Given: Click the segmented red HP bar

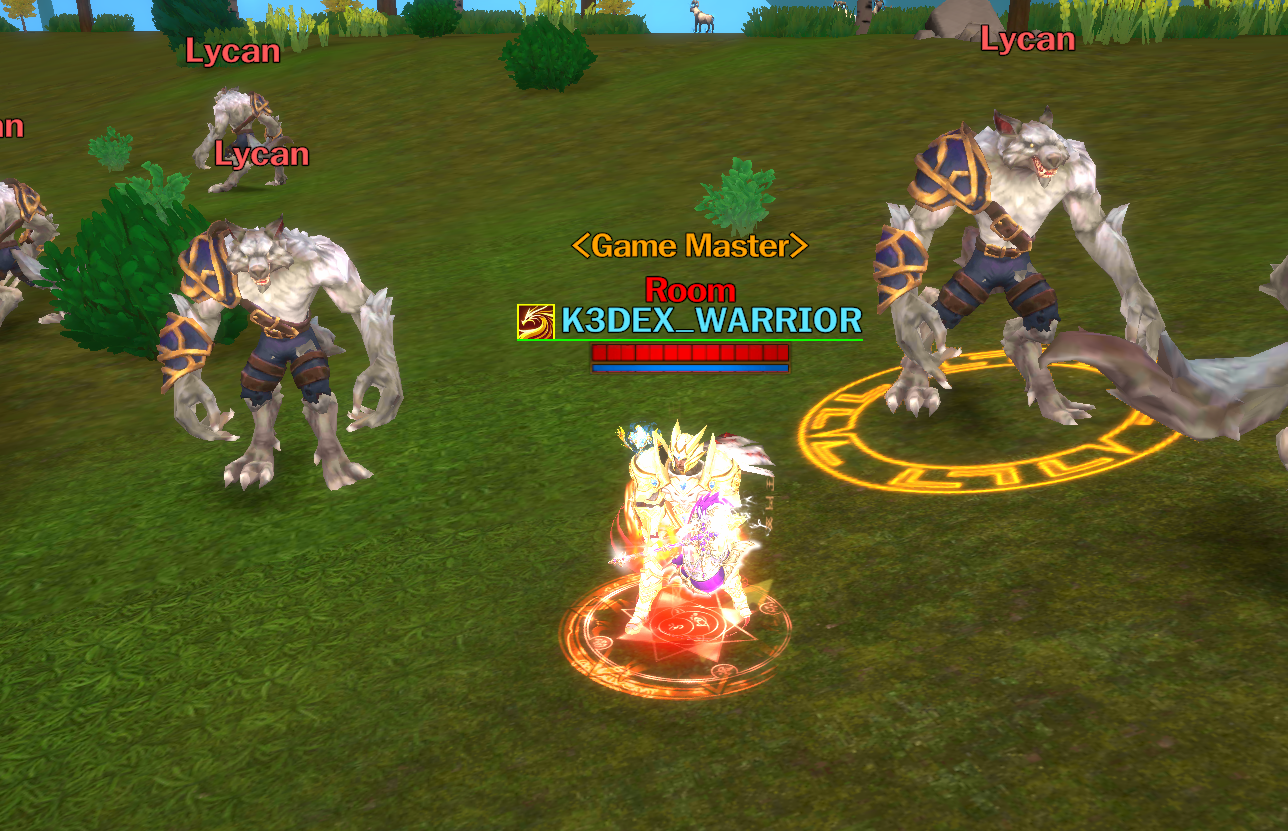Looking at the screenshot, I should pos(690,352).
